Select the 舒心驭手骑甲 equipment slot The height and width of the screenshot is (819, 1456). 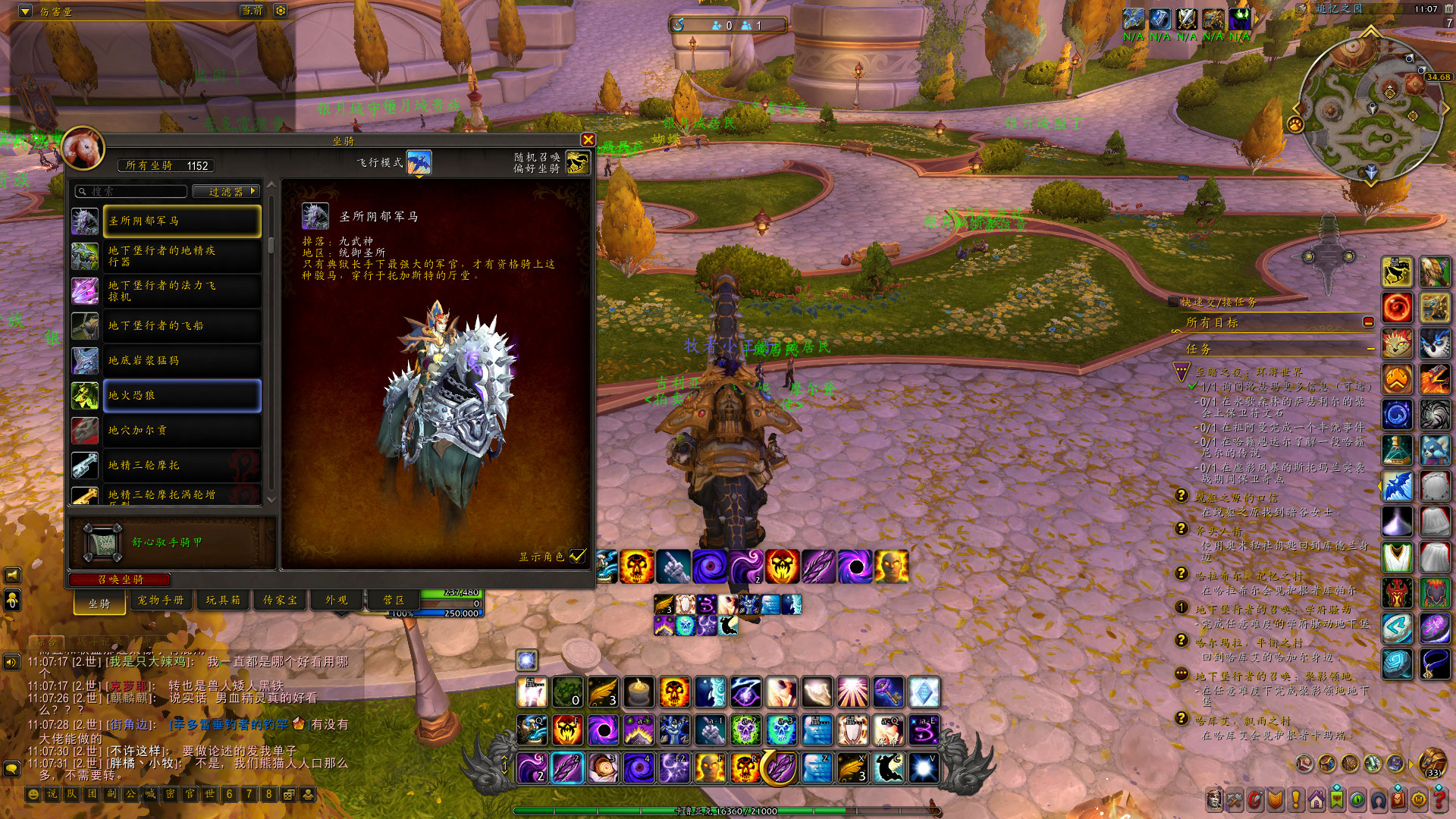102,542
